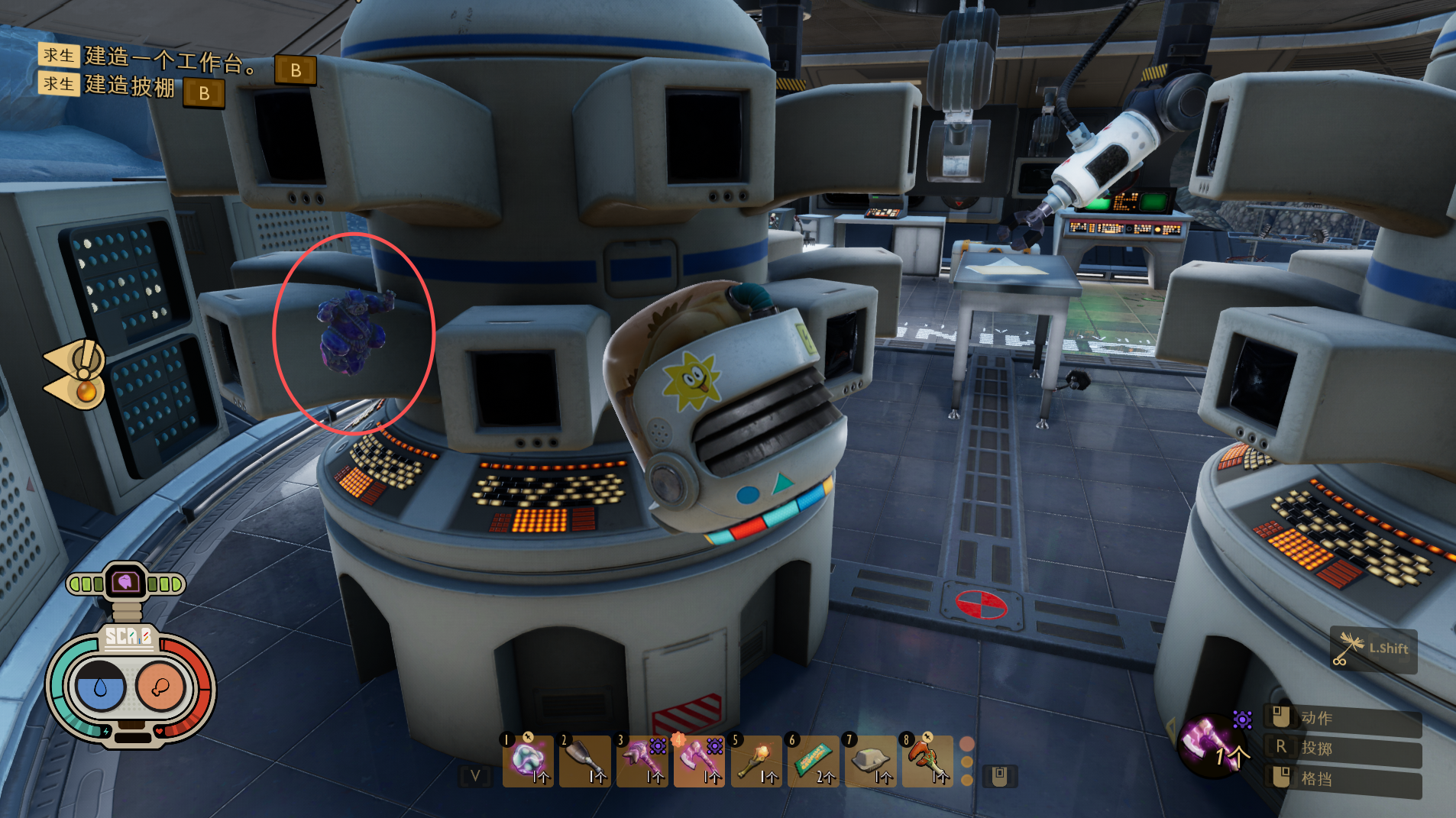This screenshot has width=1456, height=818.
Task: Click the dandelion glider icon
Action: pyautogui.click(x=1350, y=648)
